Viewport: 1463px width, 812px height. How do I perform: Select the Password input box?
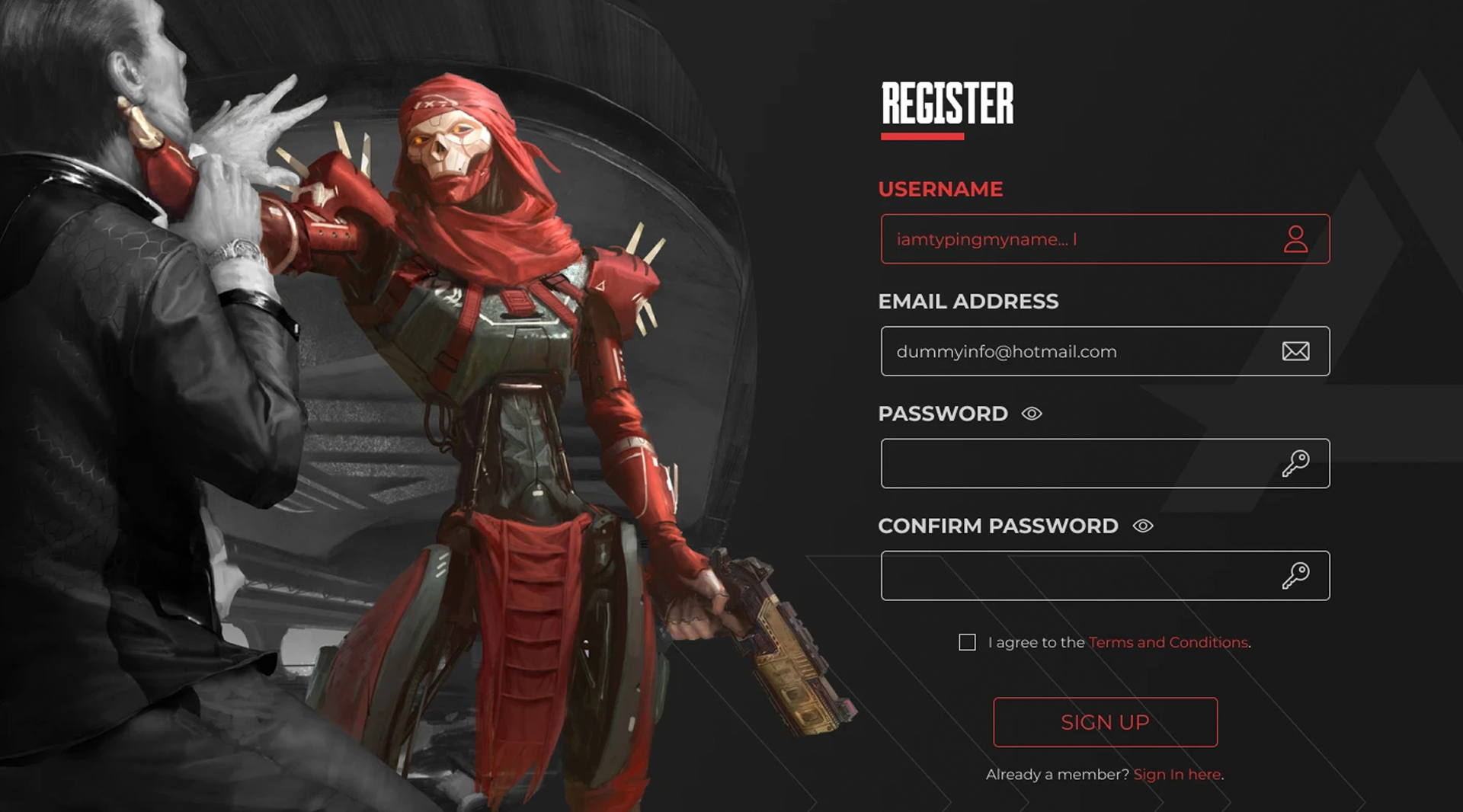[1082, 463]
